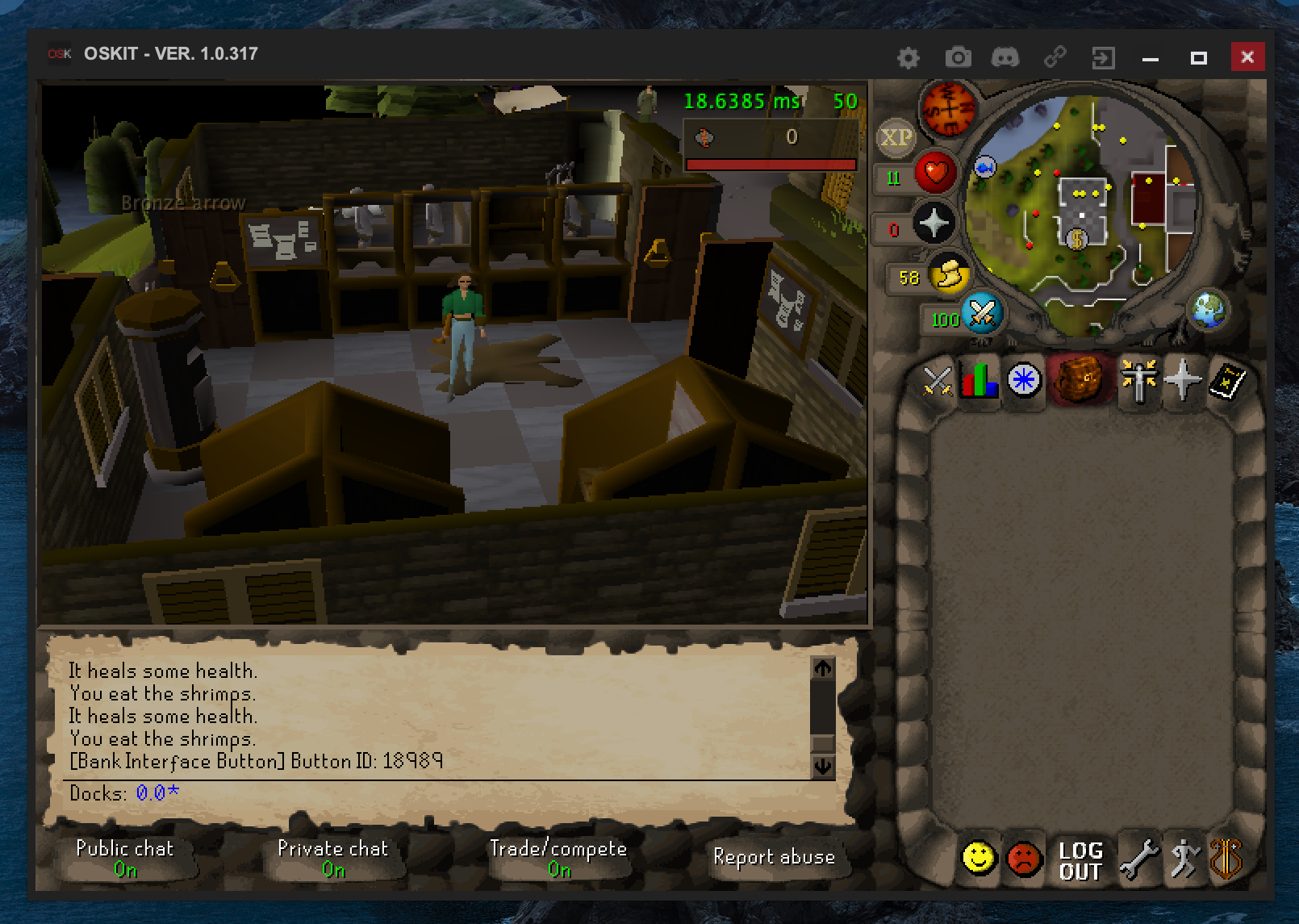Open the Music player harp icon

[1225, 858]
